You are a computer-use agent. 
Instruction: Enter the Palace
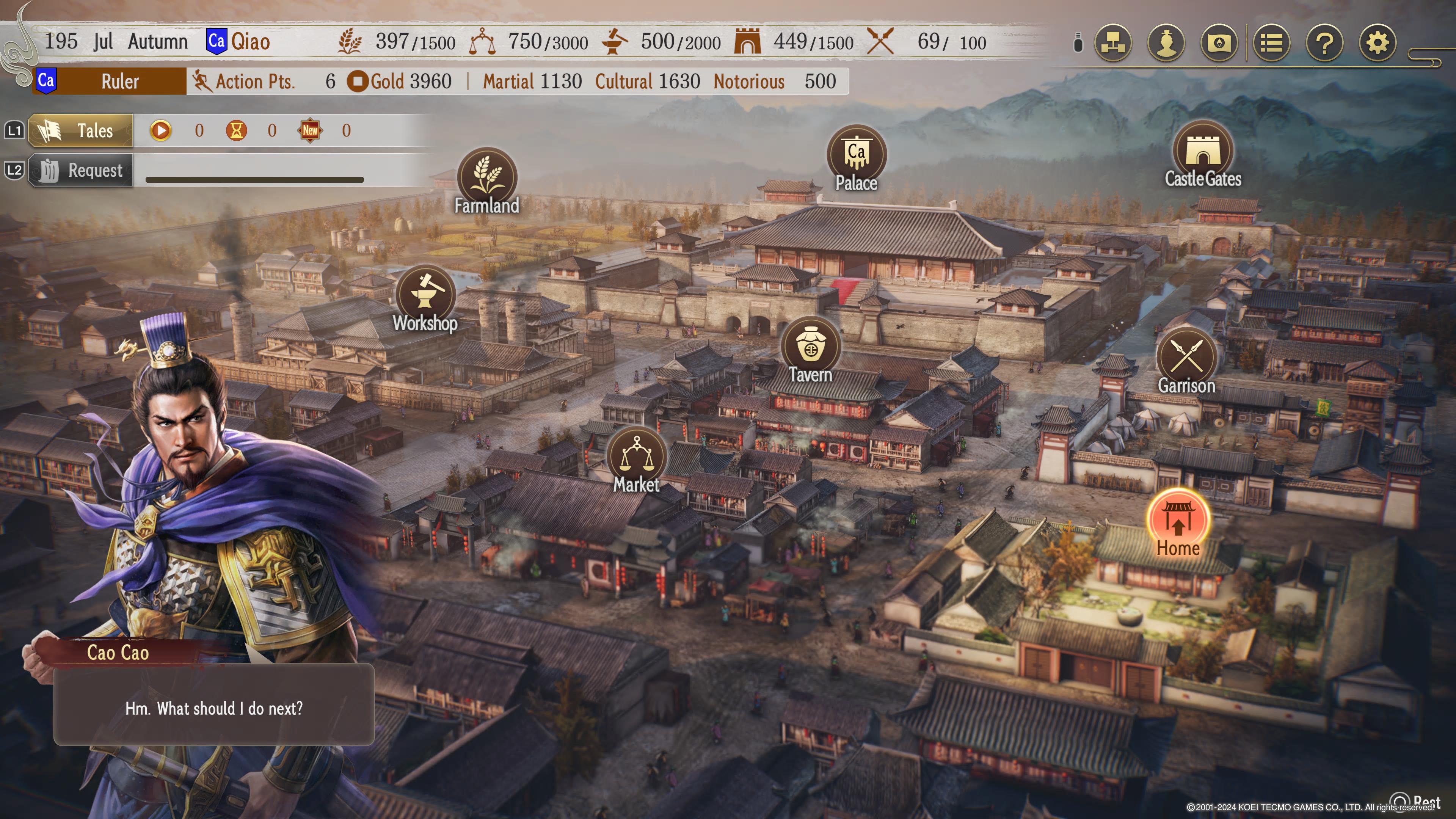[x=856, y=154]
